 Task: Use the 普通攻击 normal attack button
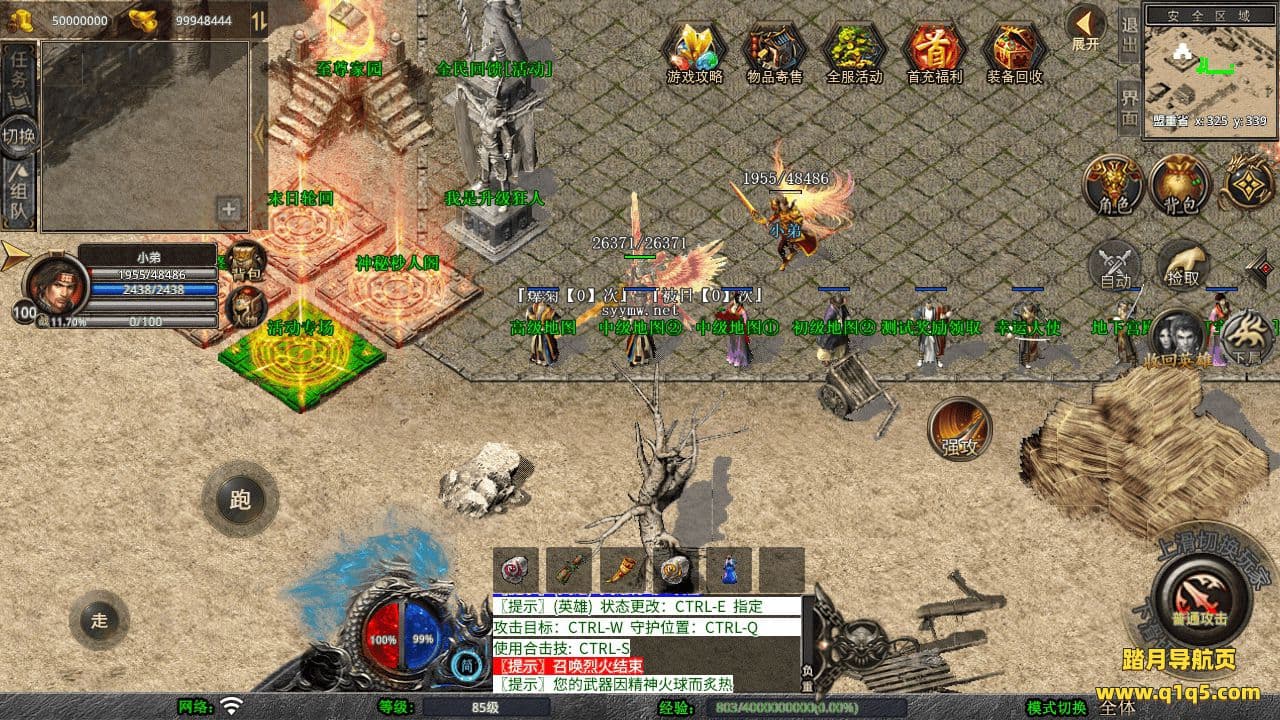(x=1201, y=598)
